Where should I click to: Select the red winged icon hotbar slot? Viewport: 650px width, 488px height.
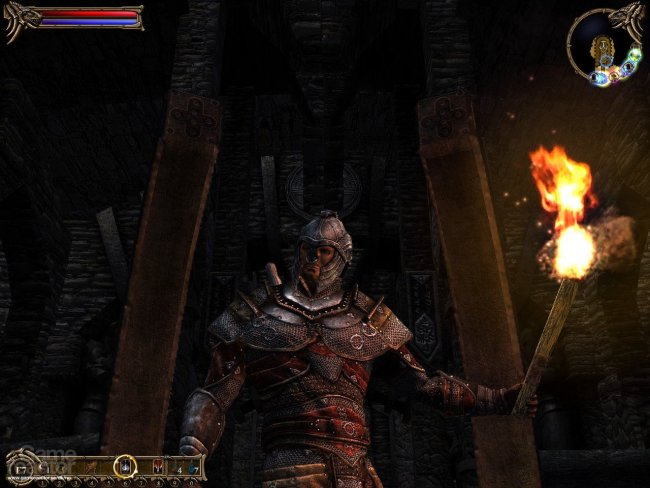pyautogui.click(x=156, y=466)
